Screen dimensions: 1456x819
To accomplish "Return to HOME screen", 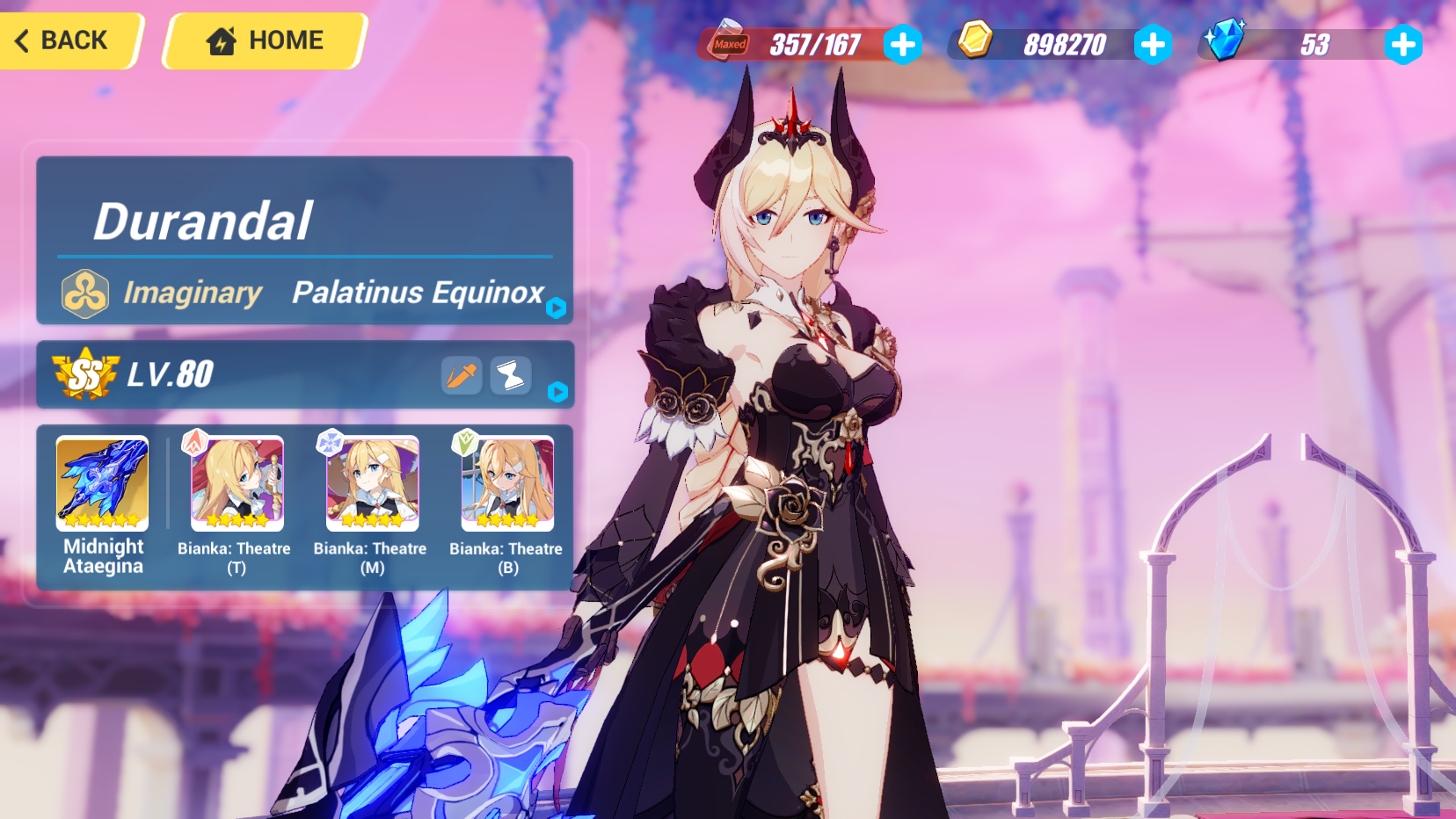I will (x=264, y=40).
